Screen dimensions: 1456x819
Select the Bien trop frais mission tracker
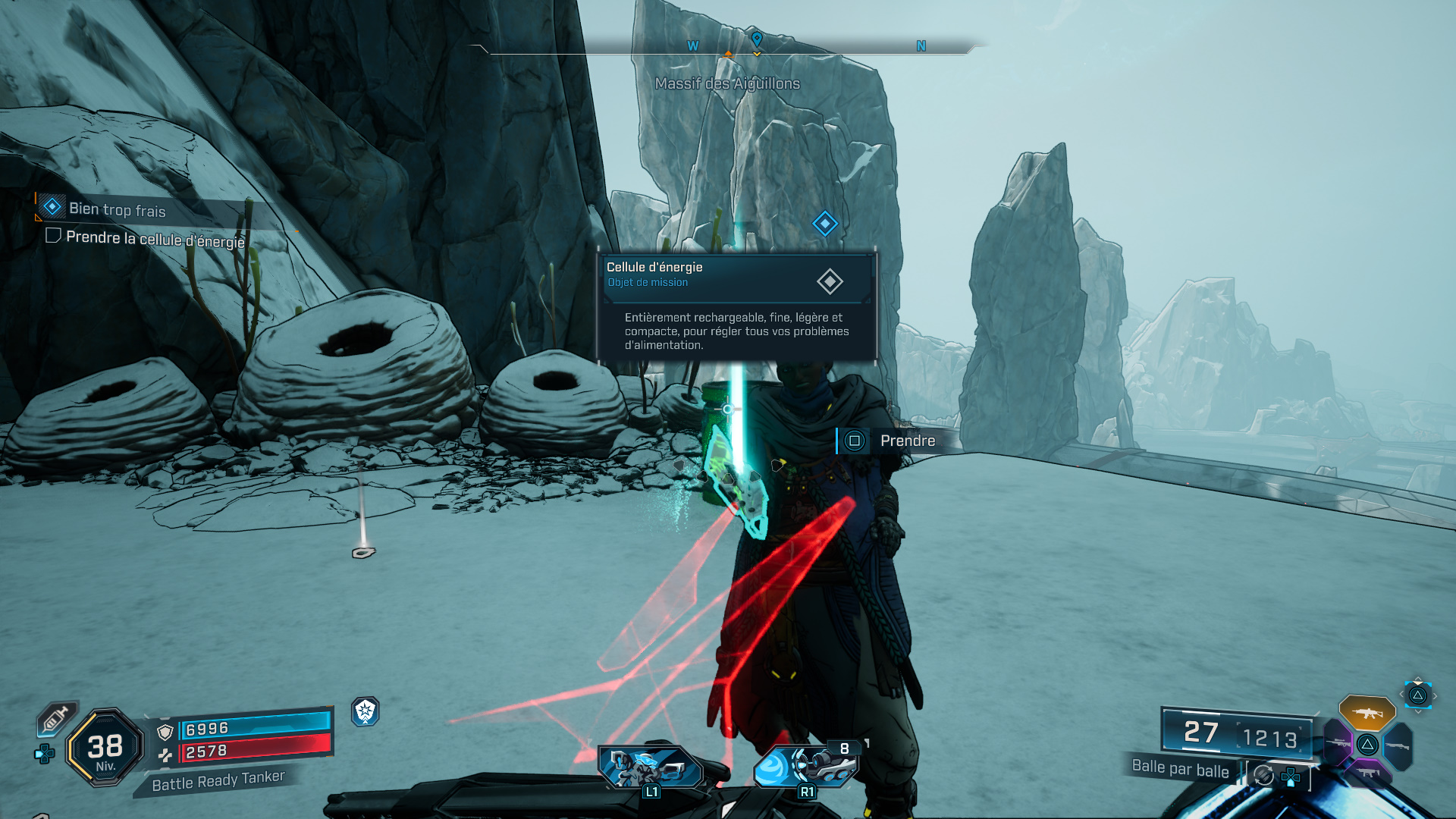[x=116, y=209]
